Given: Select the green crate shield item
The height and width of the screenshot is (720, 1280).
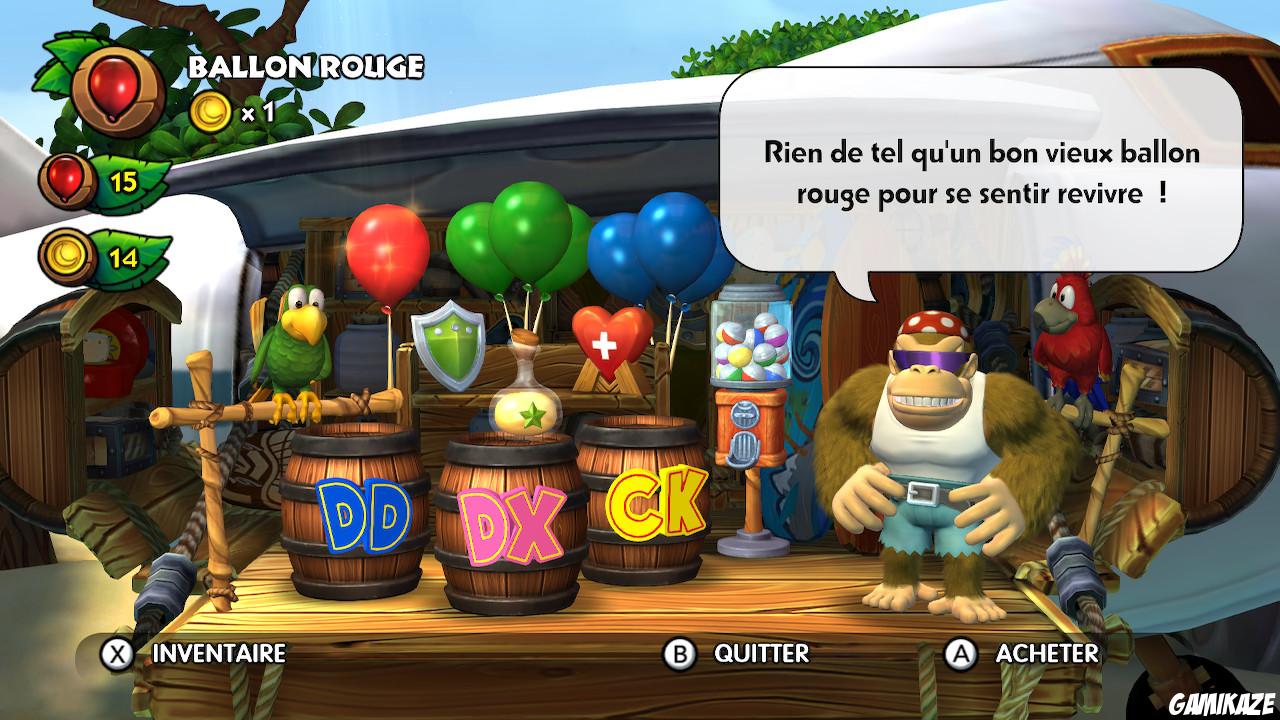Looking at the screenshot, I should pyautogui.click(x=447, y=347).
